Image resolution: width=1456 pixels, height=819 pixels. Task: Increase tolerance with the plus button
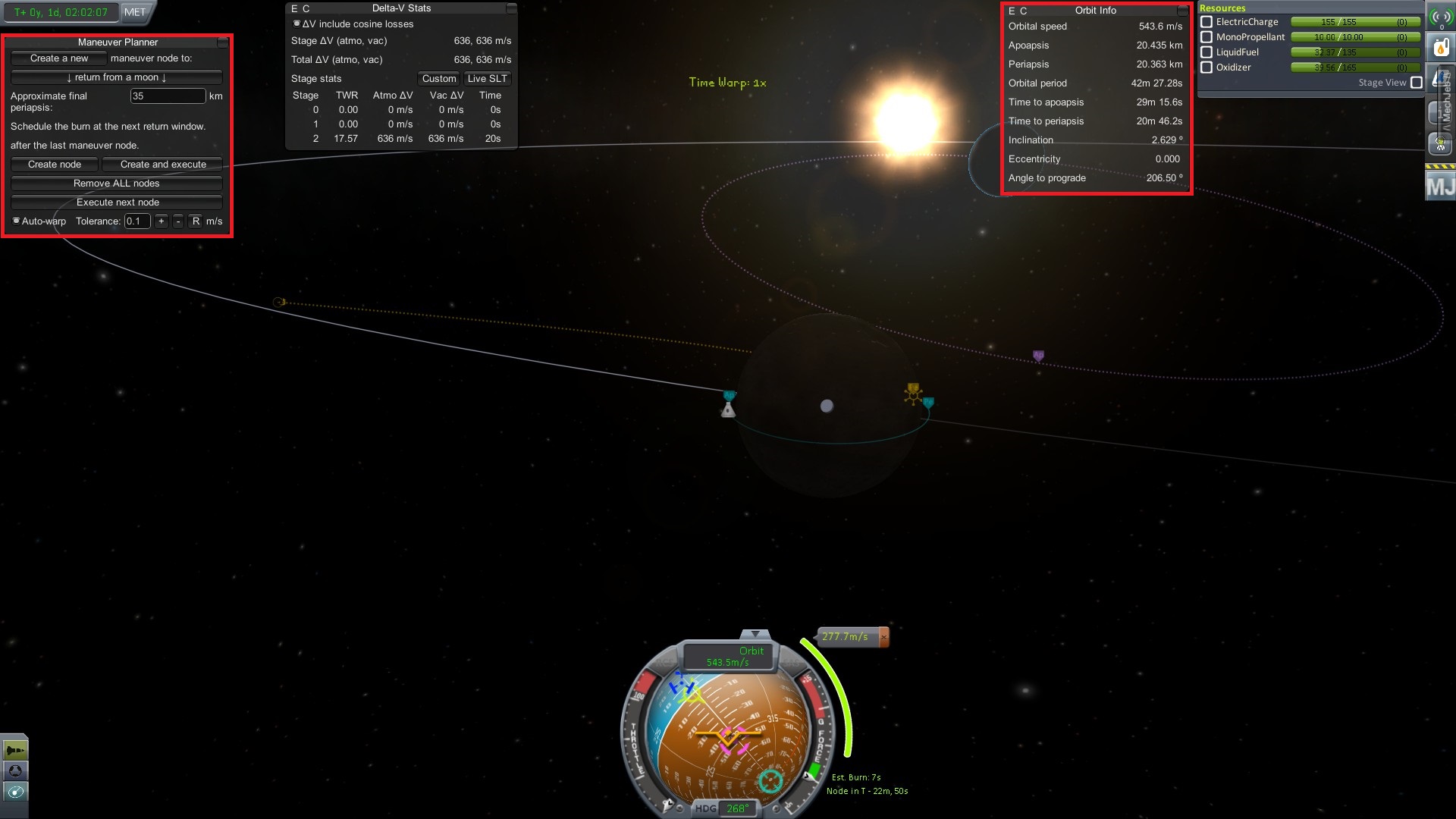(161, 221)
